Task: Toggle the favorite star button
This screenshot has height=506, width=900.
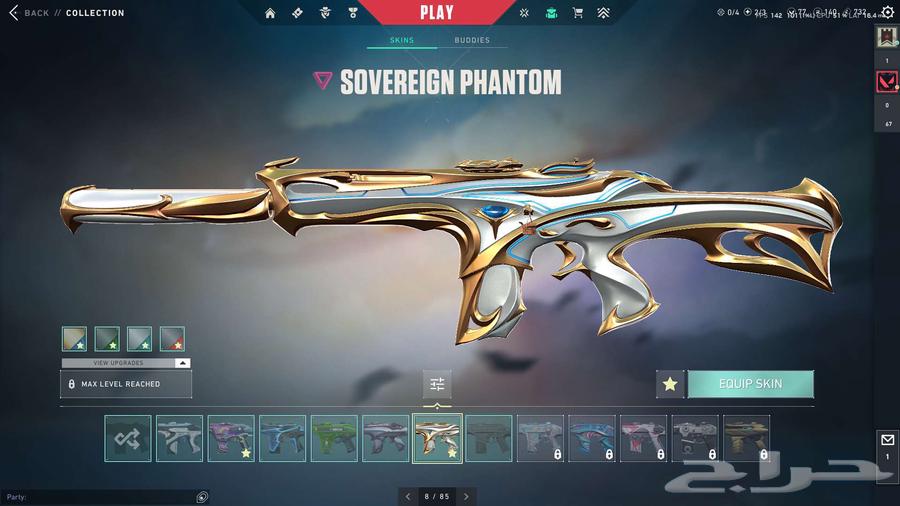Action: [670, 384]
